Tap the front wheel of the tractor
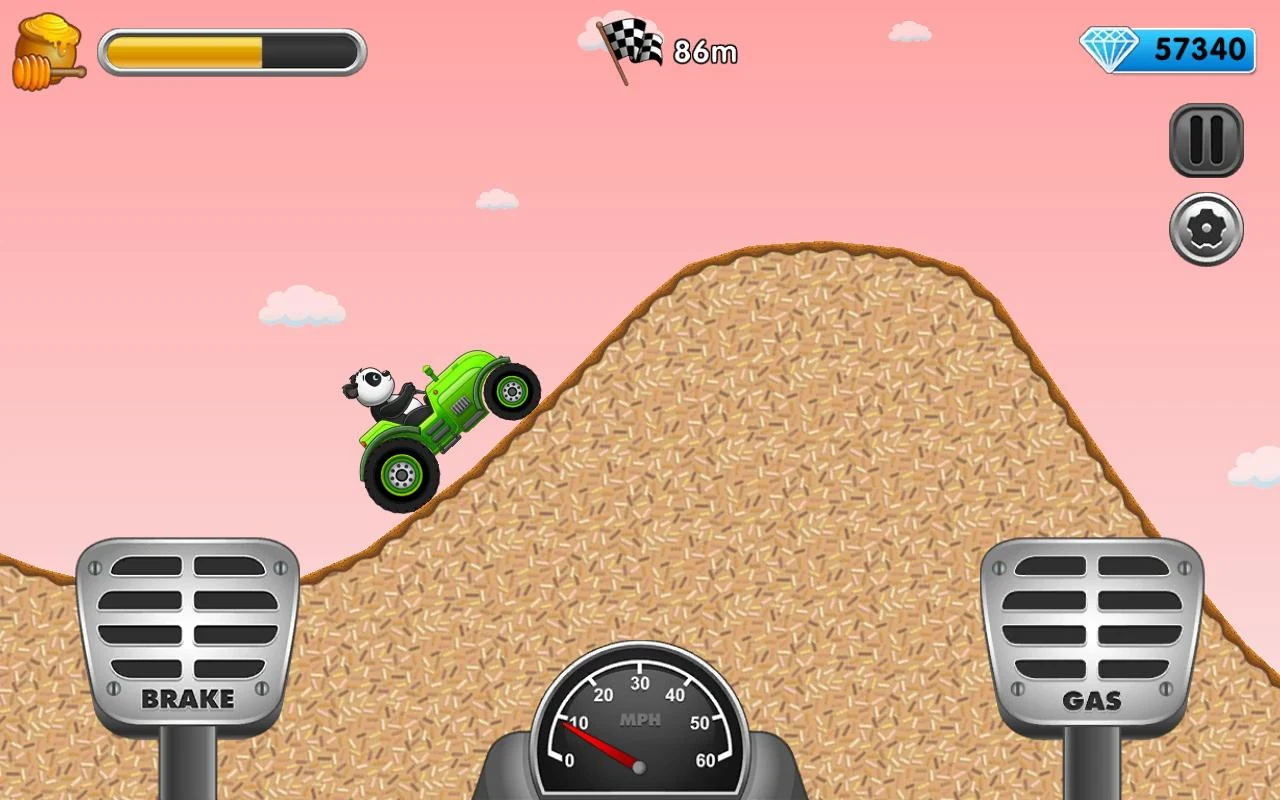Viewport: 1280px width, 800px height. pyautogui.click(x=512, y=392)
